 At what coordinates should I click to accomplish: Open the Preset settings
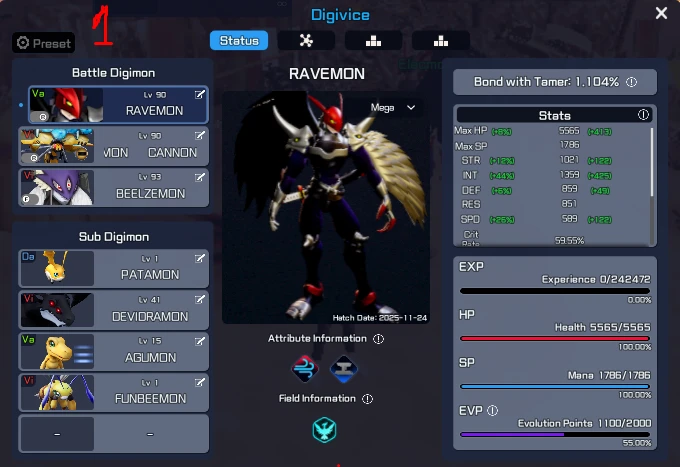point(43,43)
